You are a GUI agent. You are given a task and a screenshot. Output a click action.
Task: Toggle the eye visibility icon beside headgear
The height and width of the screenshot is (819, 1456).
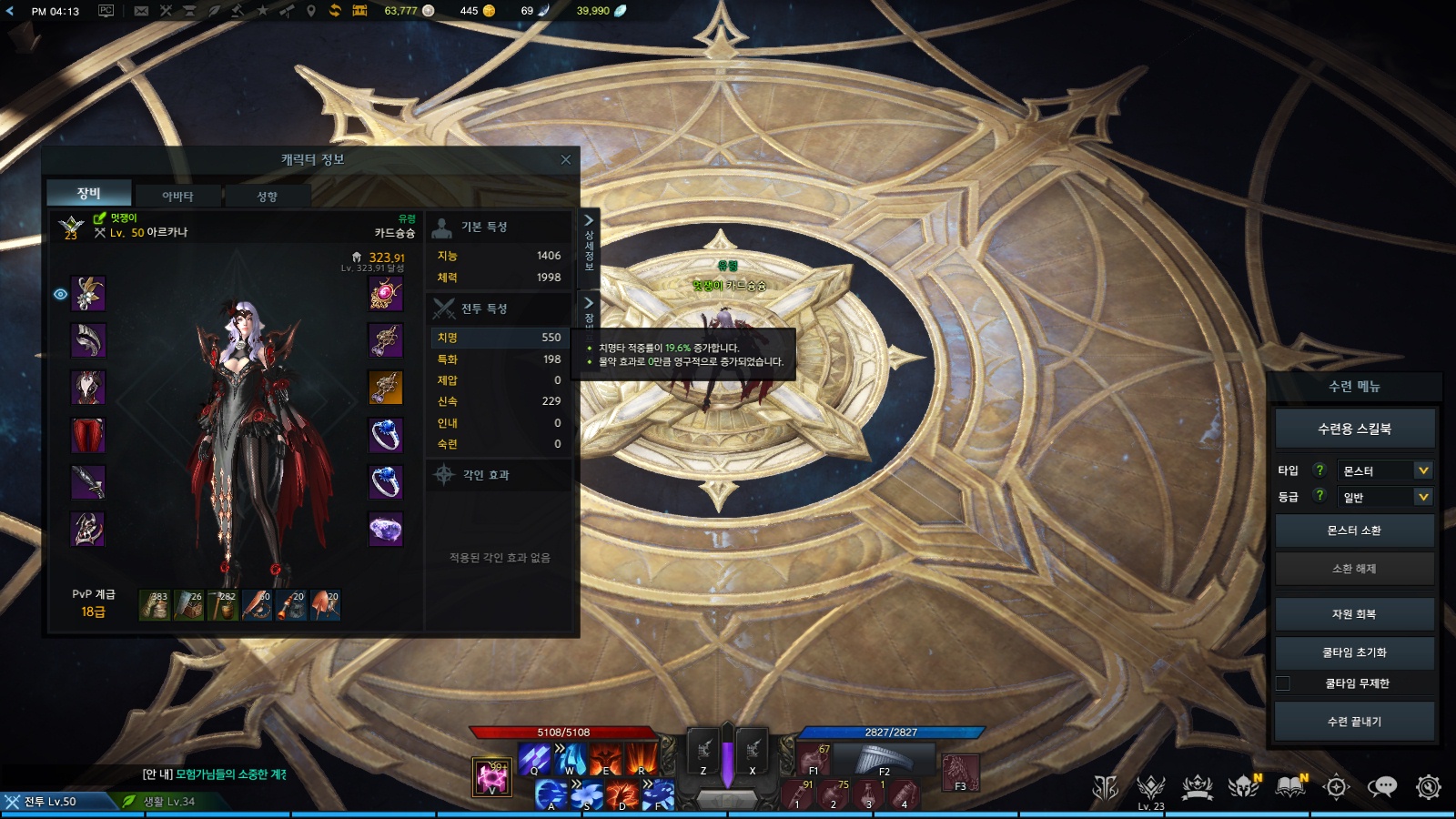(60, 294)
